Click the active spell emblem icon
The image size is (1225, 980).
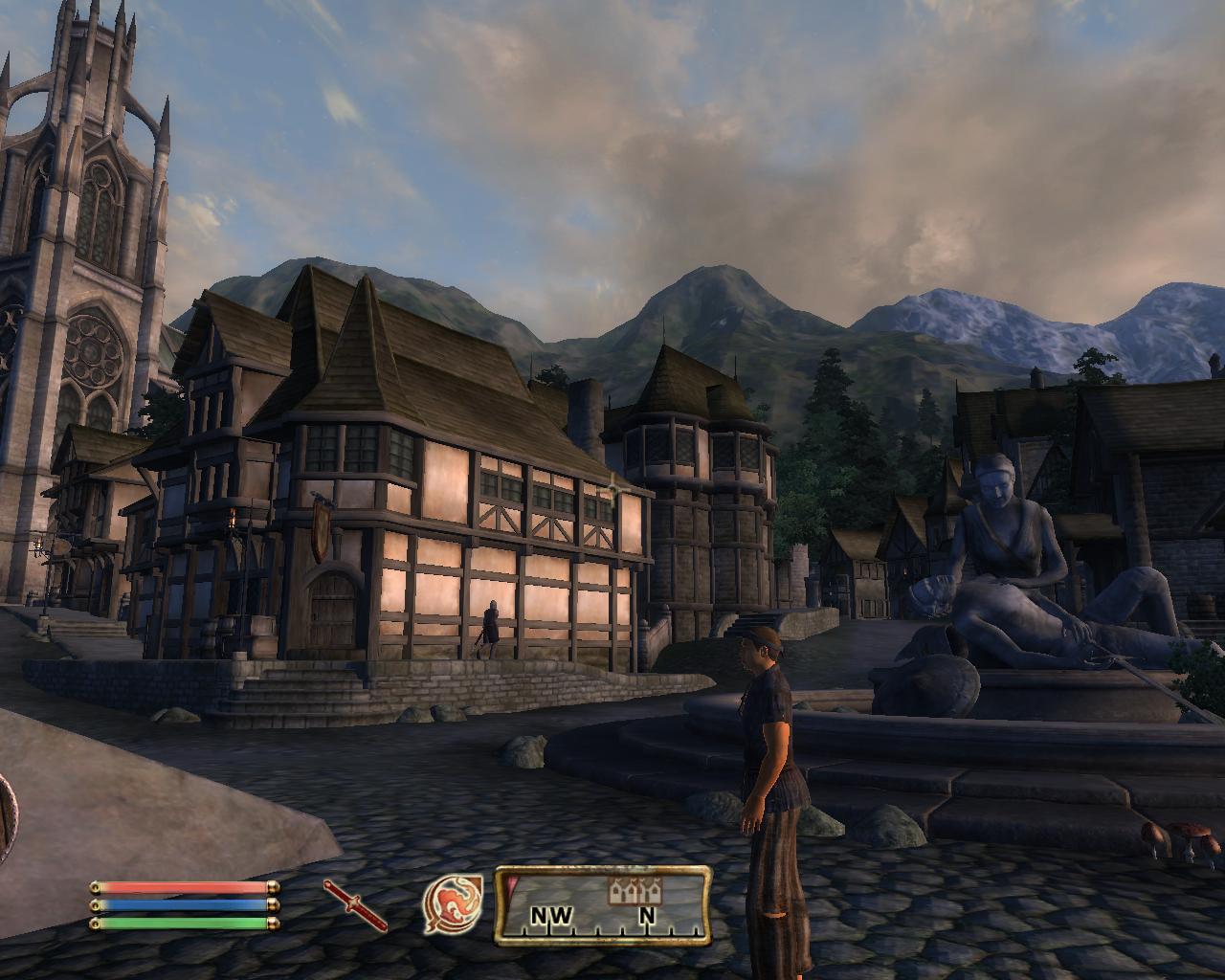pyautogui.click(x=452, y=904)
